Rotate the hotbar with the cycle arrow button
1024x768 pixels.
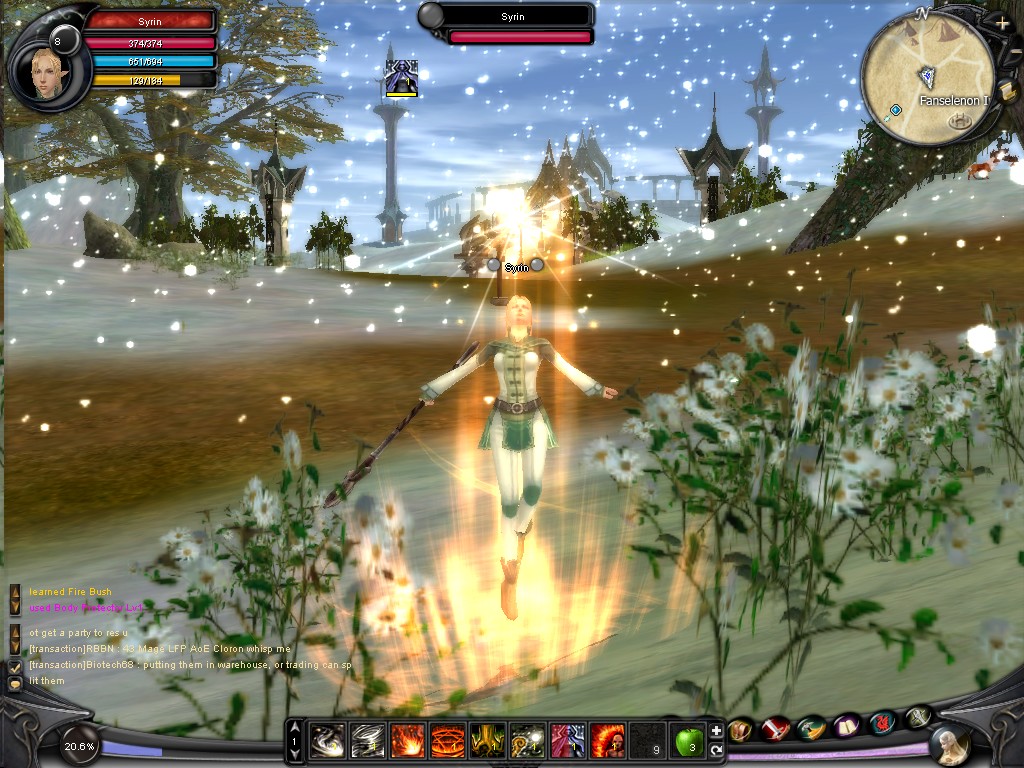click(716, 749)
